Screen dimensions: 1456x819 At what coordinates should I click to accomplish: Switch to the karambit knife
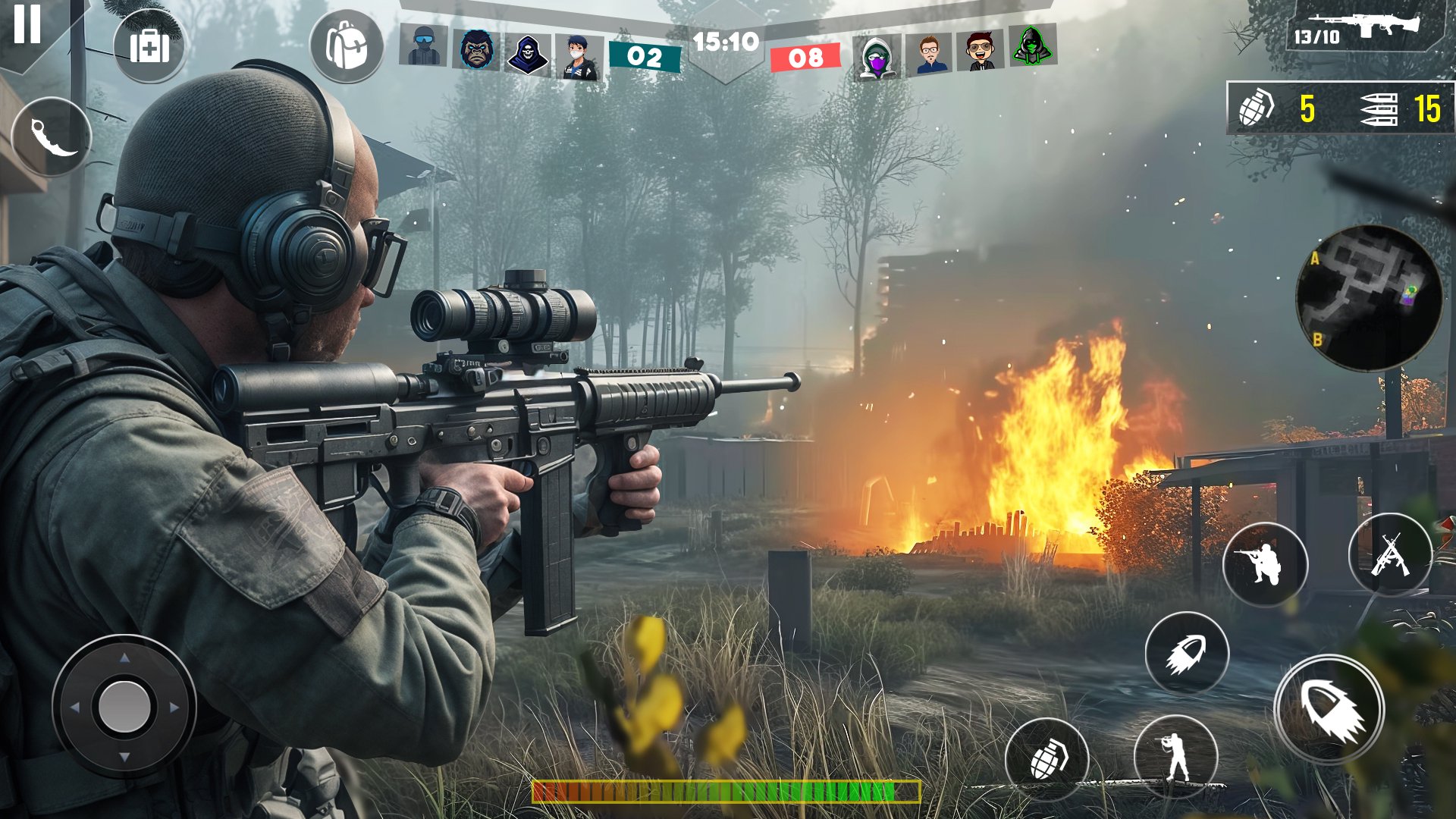[x=52, y=138]
